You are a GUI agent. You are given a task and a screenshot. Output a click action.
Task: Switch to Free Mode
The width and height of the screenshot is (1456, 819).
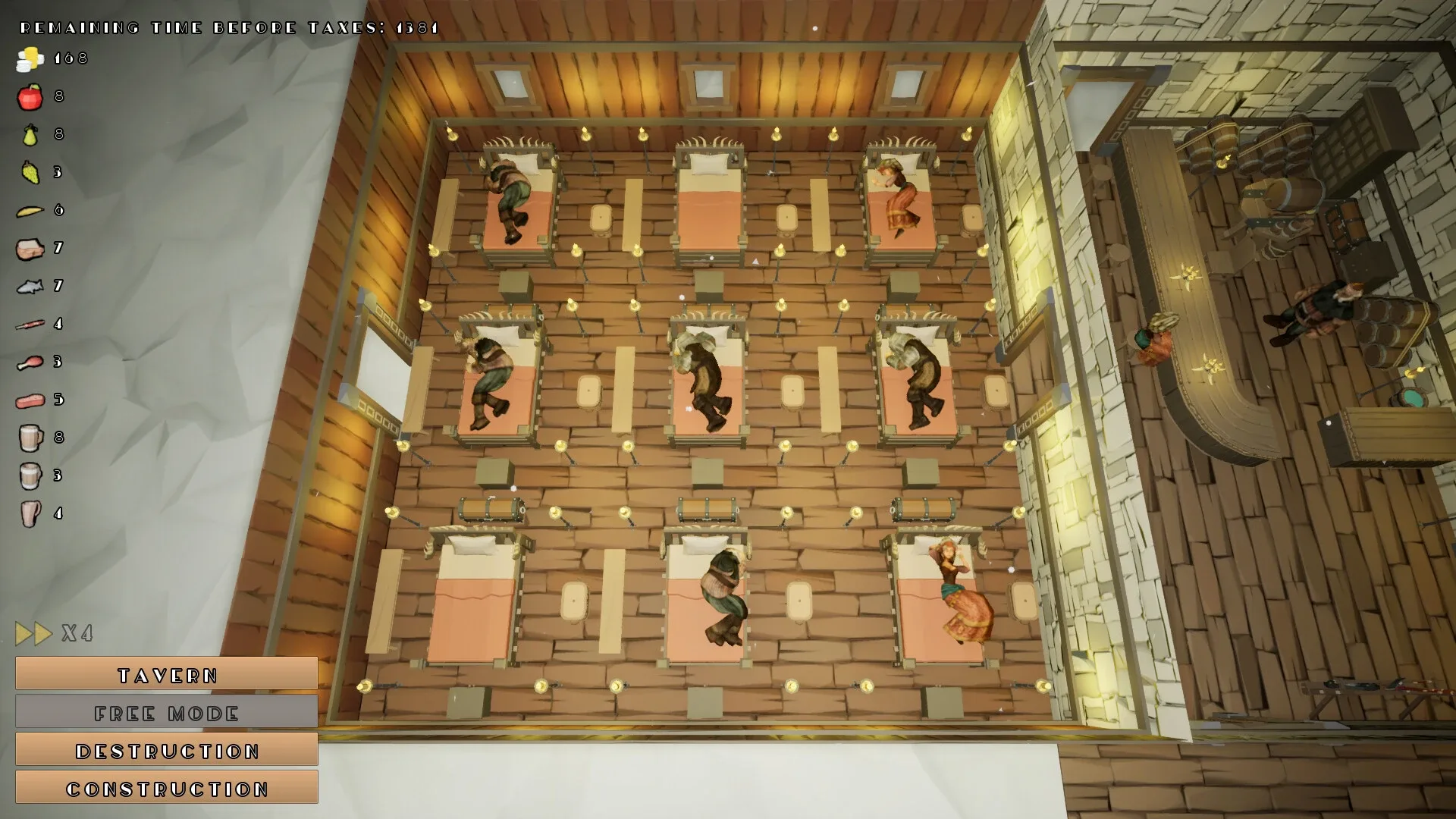(x=166, y=712)
